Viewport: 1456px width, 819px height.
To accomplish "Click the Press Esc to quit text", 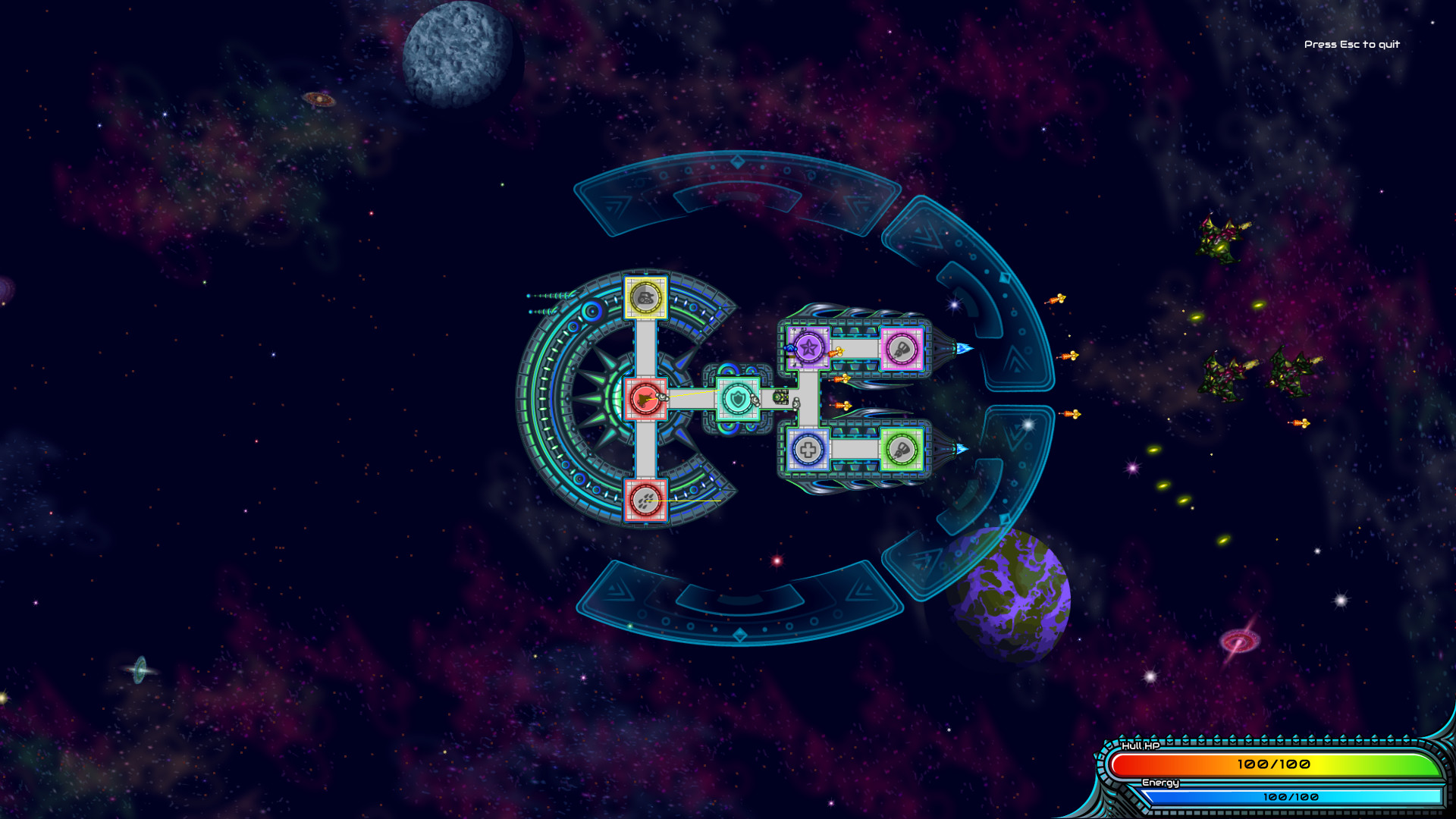I will pyautogui.click(x=1352, y=45).
